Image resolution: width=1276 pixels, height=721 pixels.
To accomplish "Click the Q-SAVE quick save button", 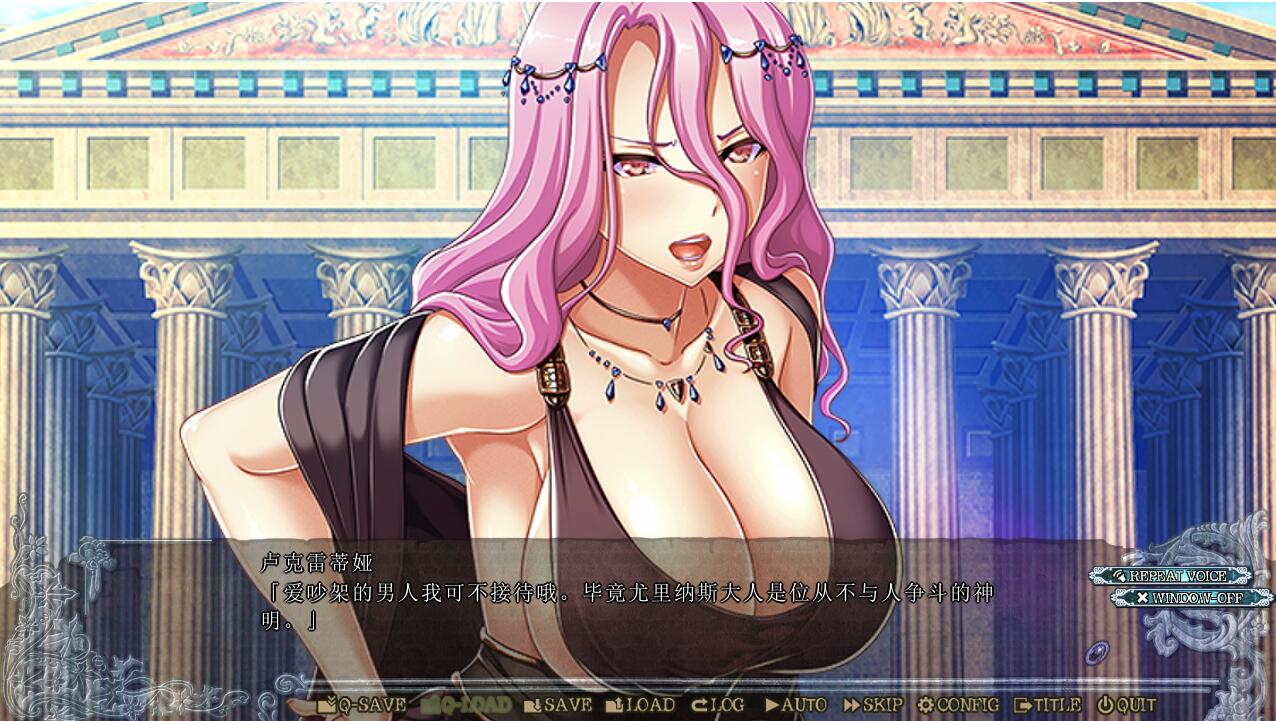I will pos(362,705).
